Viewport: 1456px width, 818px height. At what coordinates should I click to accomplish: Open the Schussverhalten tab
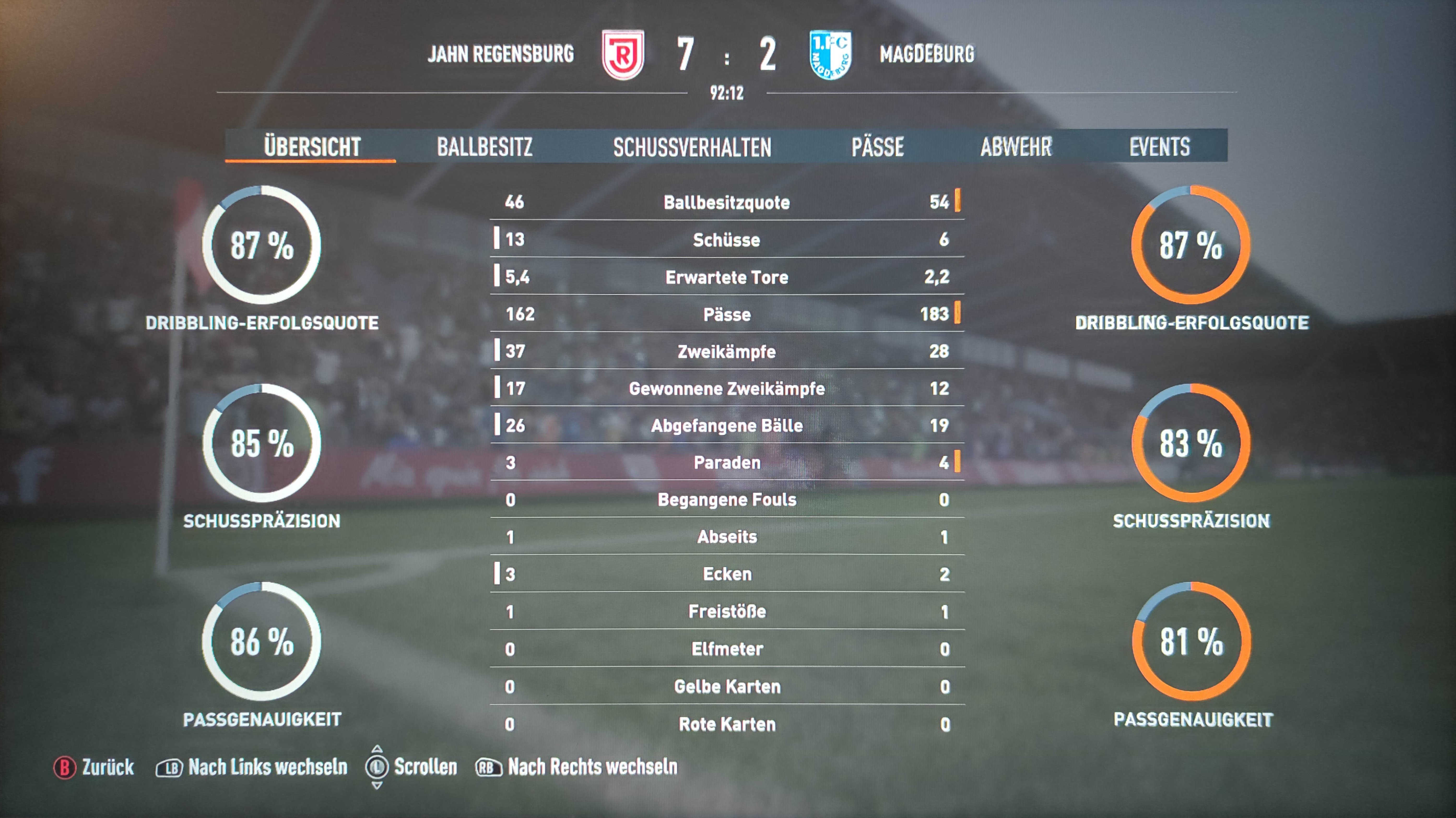[x=692, y=147]
